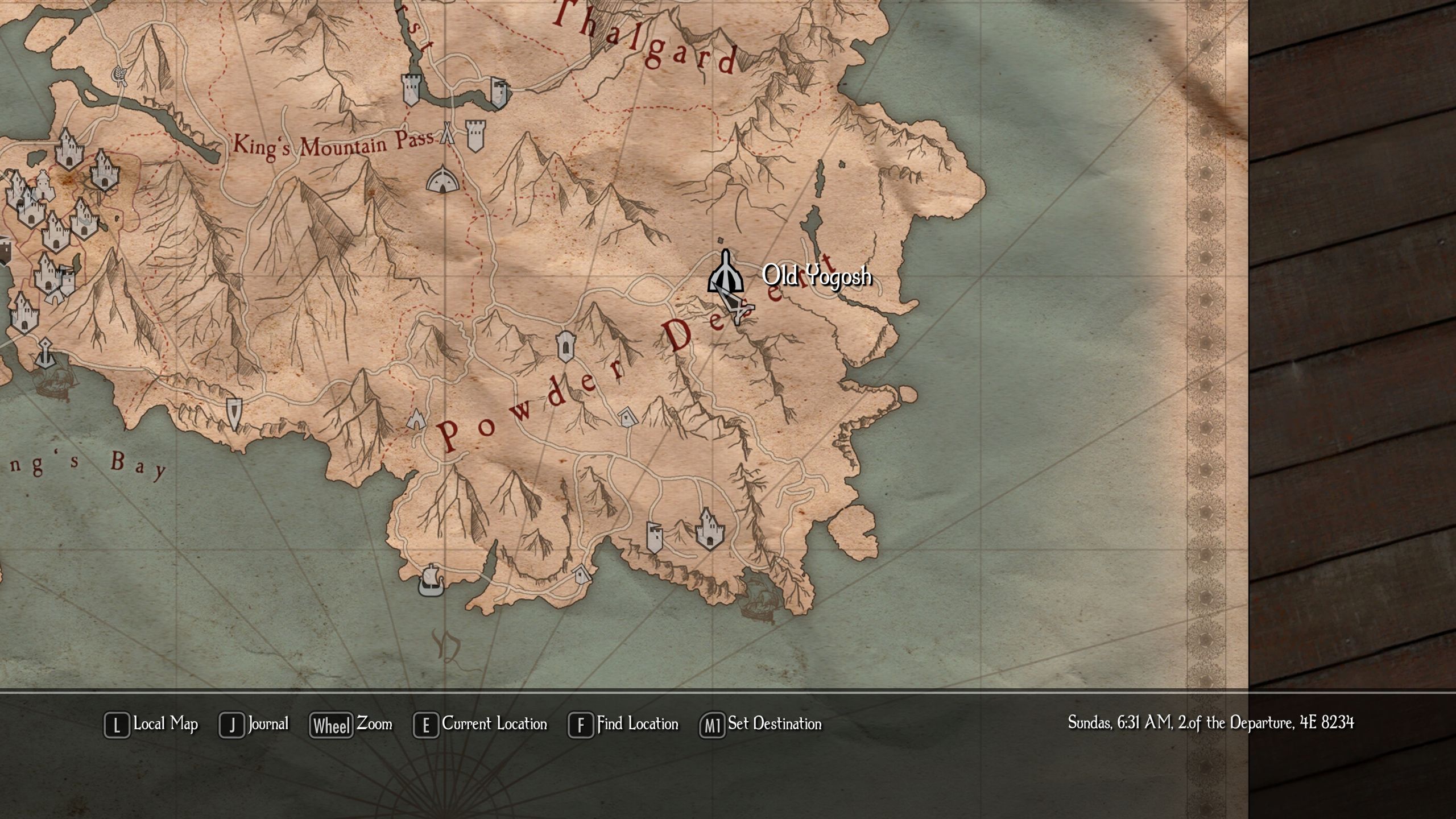Open the Journal from the map bar
This screenshot has height=819, width=1456.
tap(254, 725)
